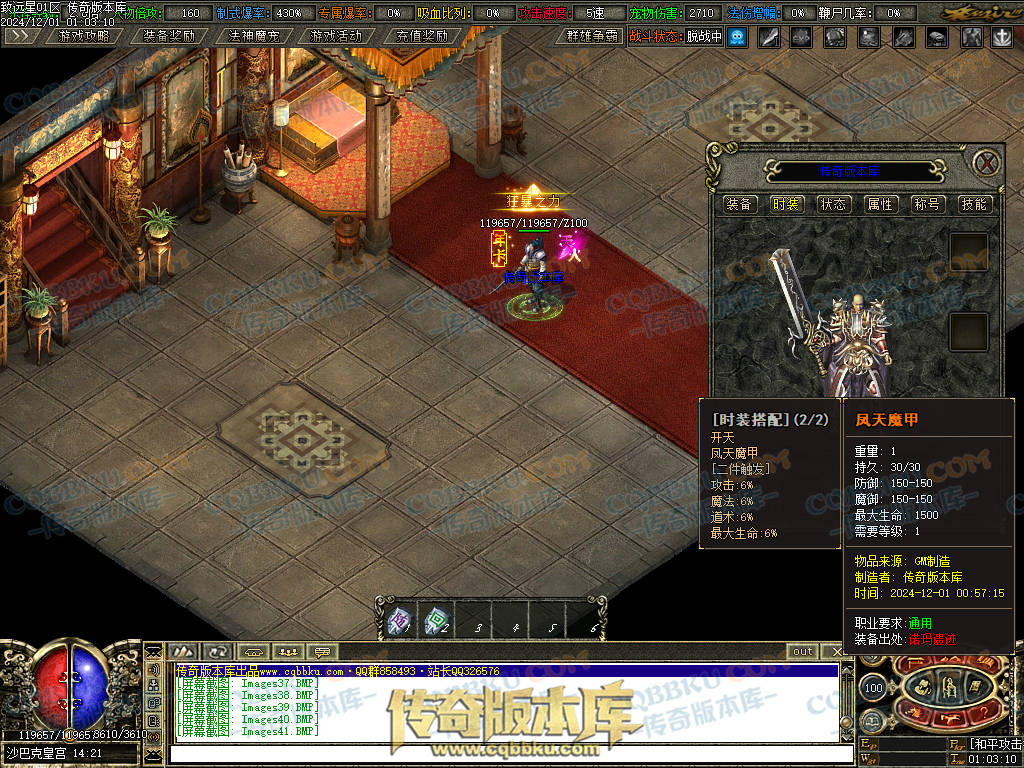Open the 充值奖励 recharge rewards menu

pyautogui.click(x=421, y=36)
